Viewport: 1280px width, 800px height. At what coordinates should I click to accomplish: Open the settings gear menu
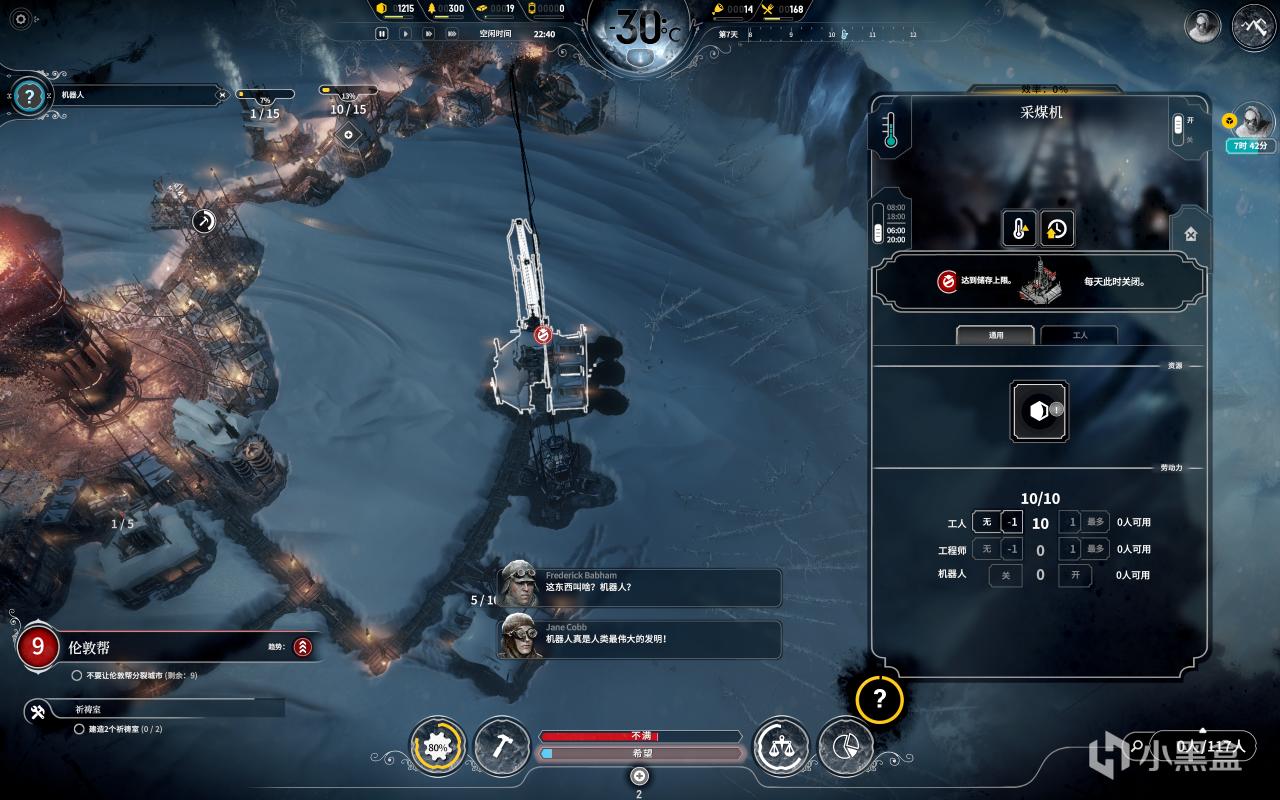[21, 19]
